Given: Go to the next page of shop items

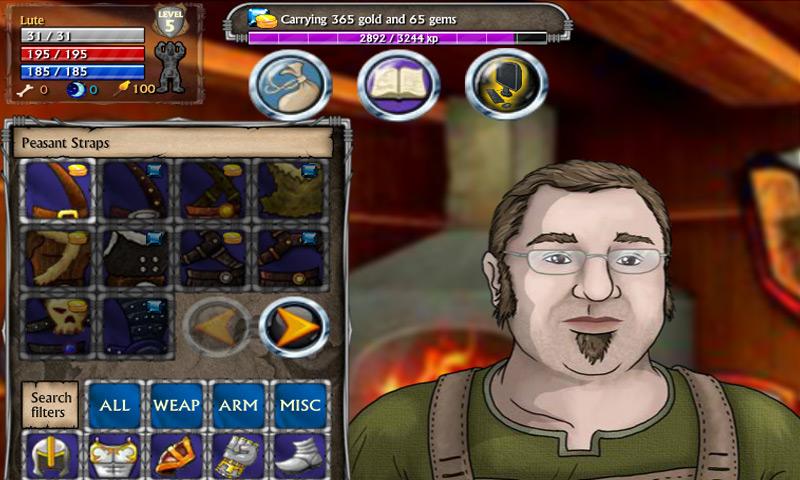Looking at the screenshot, I should [x=293, y=326].
